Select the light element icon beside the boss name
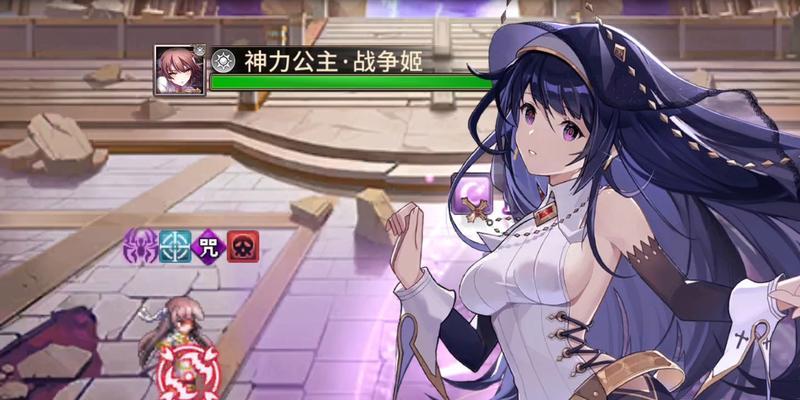The width and height of the screenshot is (800, 400). (224, 60)
